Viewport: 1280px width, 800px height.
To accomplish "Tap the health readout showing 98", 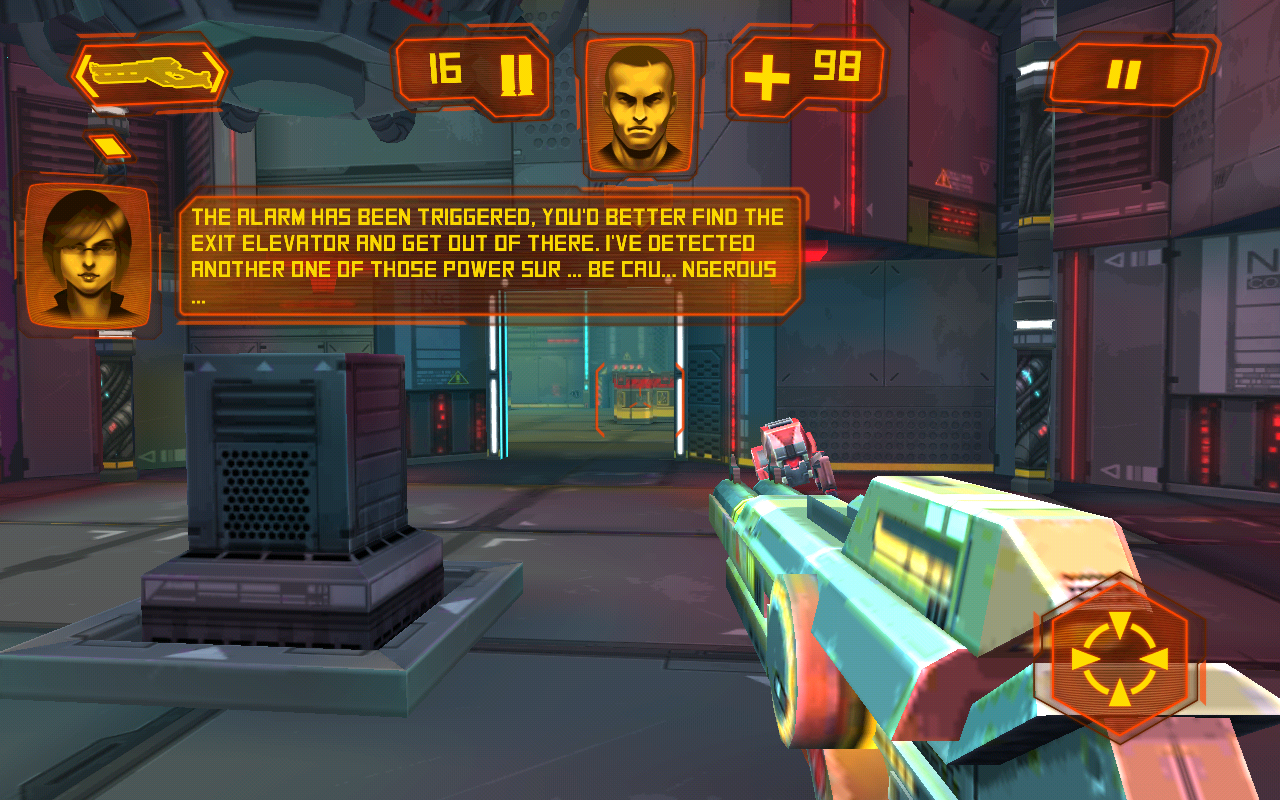I will tap(840, 67).
